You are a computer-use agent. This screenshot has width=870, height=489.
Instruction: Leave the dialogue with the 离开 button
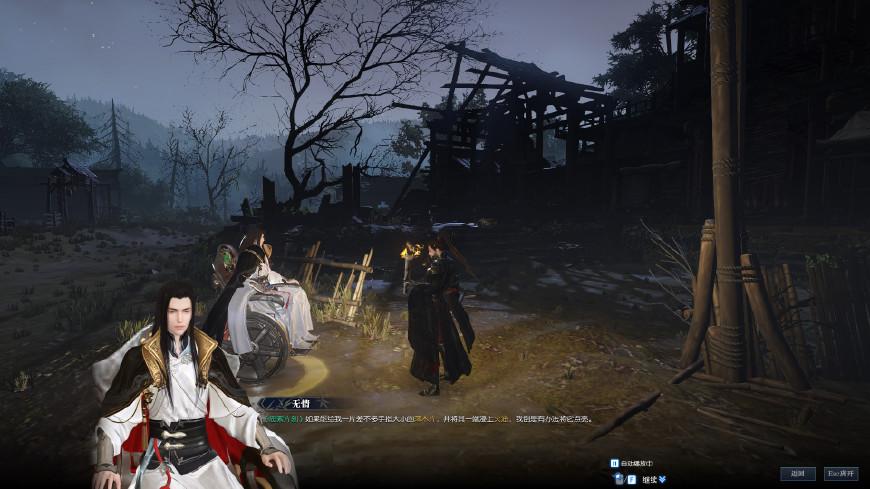[841, 473]
